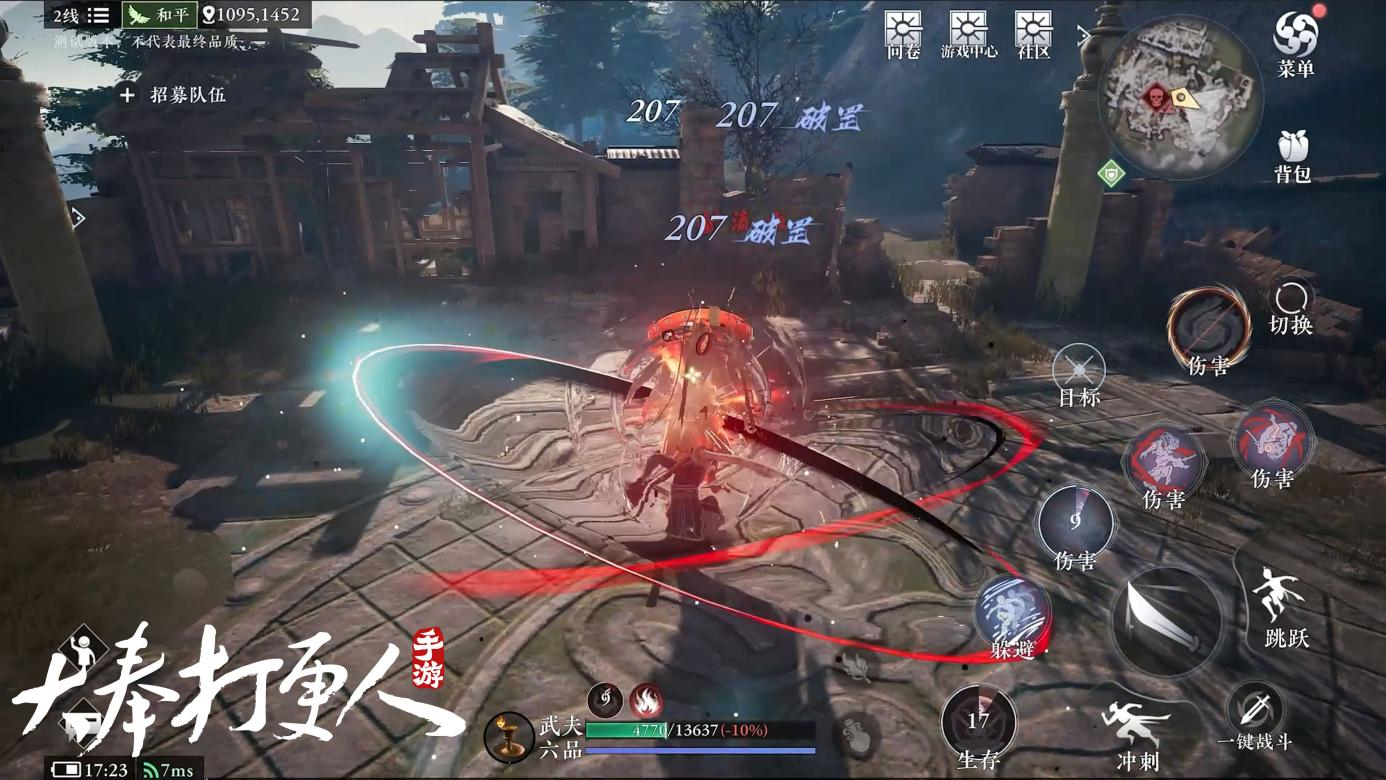Viewport: 1386px width, 780px height.
Task: Open the 问卷 survey button
Action: click(903, 32)
